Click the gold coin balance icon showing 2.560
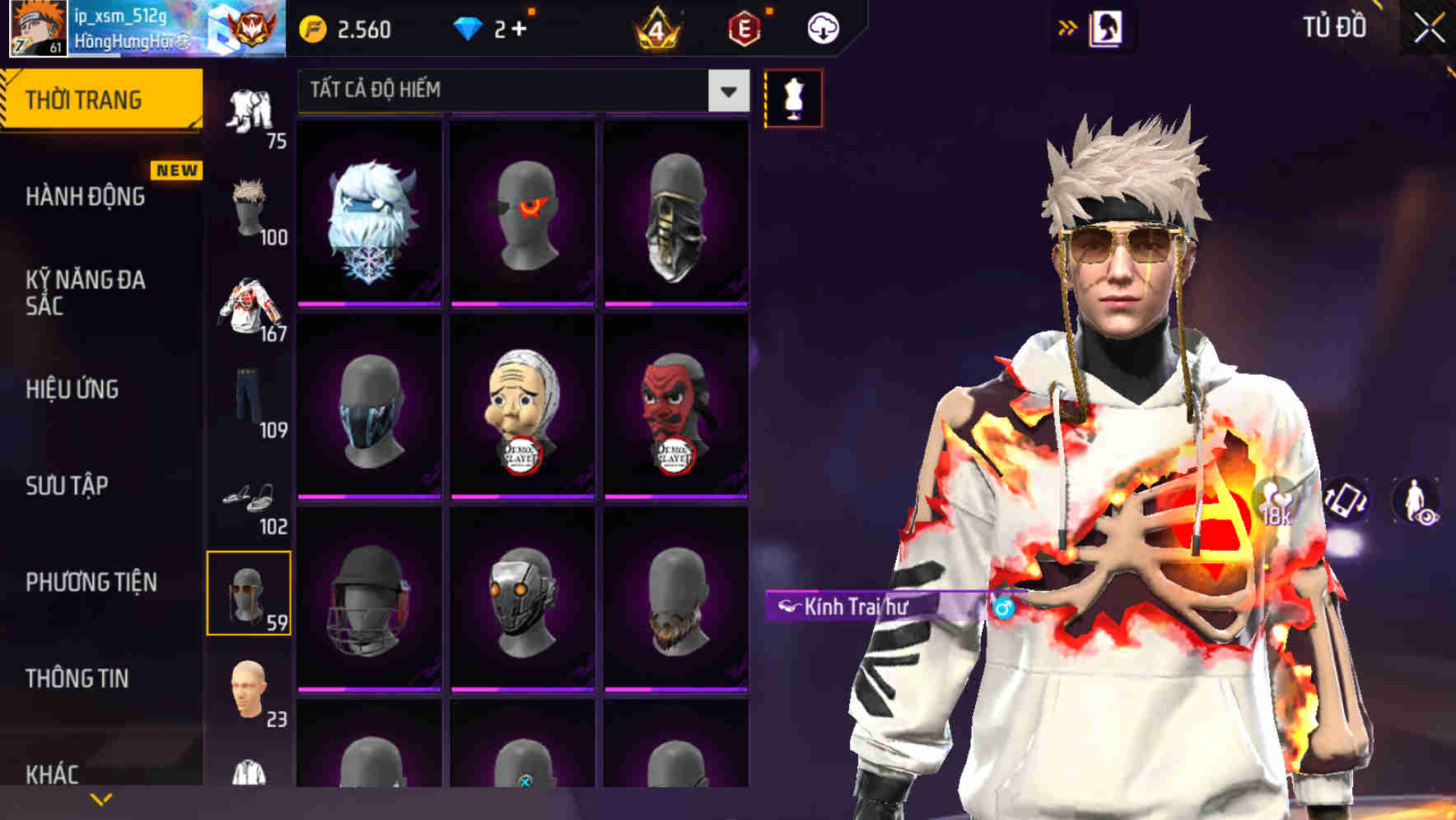 pos(313,27)
